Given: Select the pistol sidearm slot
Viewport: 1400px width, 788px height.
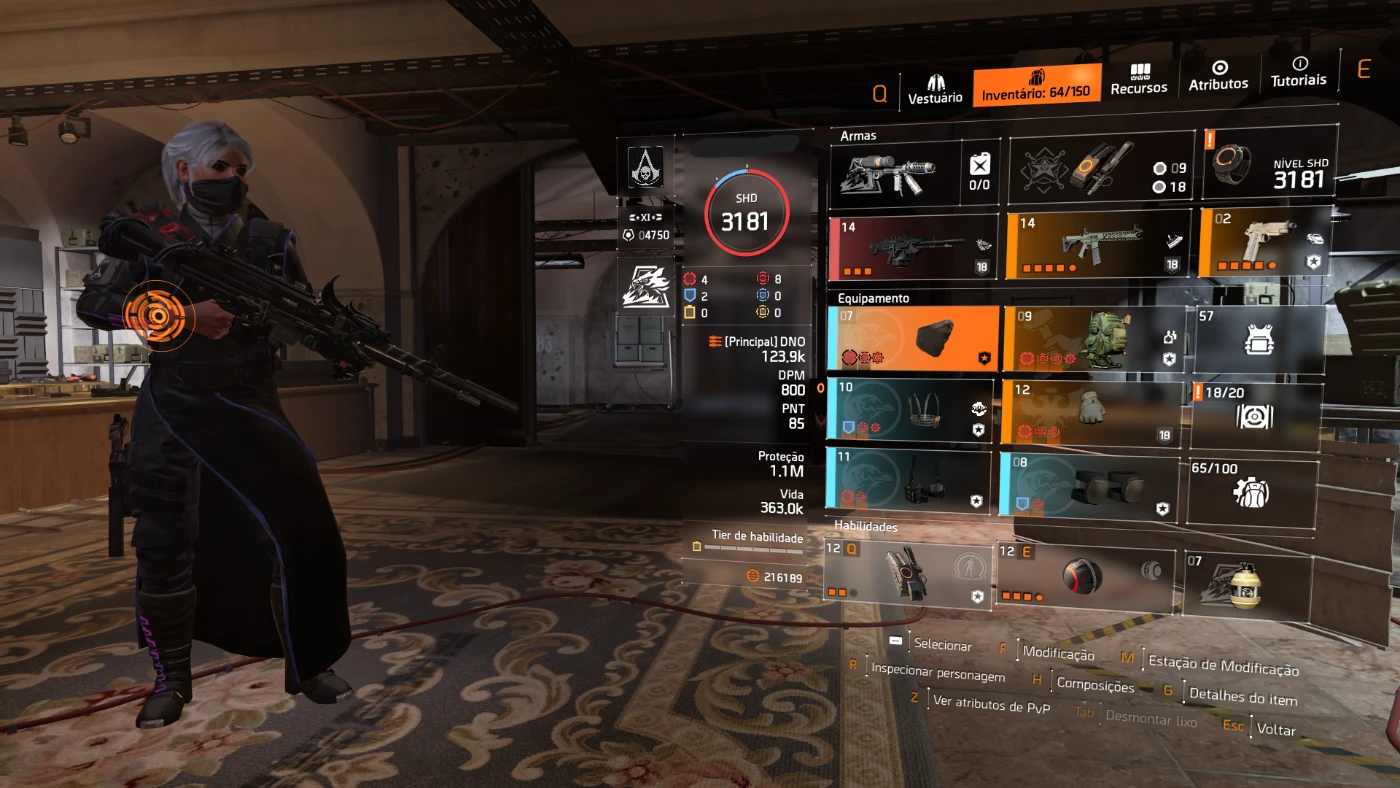Looking at the screenshot, I should pos(1264,242).
